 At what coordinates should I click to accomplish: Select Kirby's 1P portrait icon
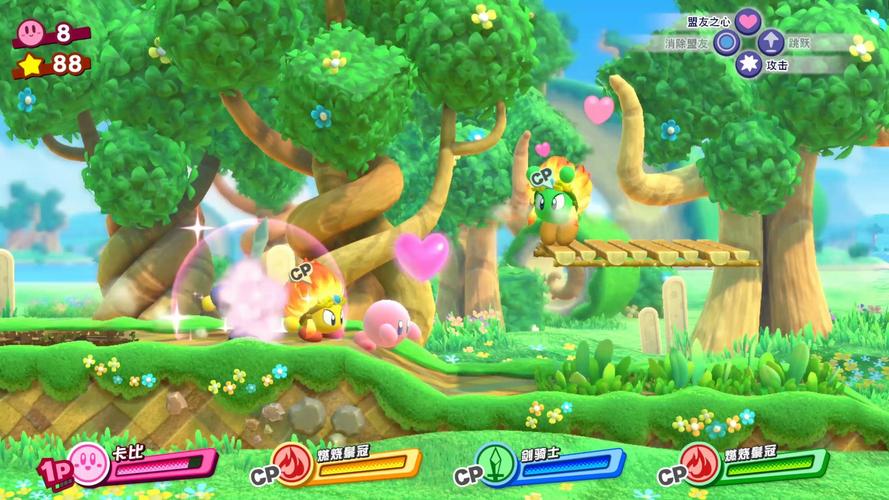click(87, 462)
